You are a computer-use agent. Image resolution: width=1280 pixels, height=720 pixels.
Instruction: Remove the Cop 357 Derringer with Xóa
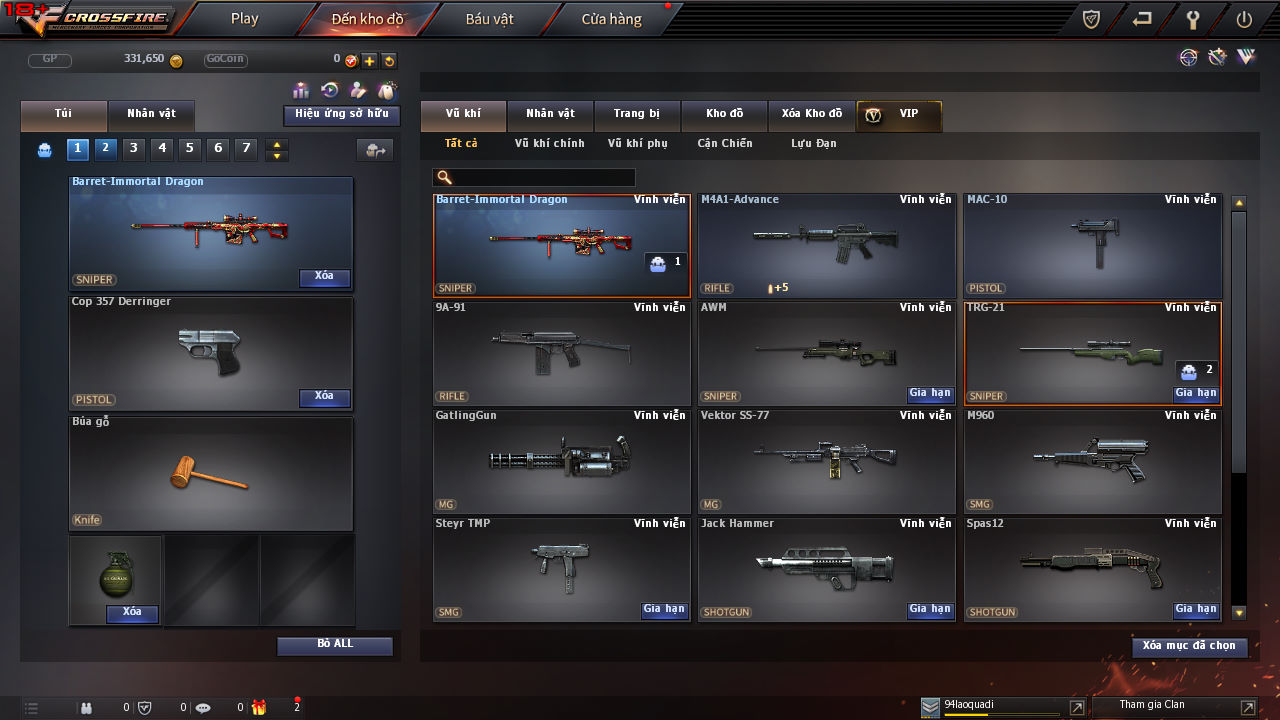[324, 397]
